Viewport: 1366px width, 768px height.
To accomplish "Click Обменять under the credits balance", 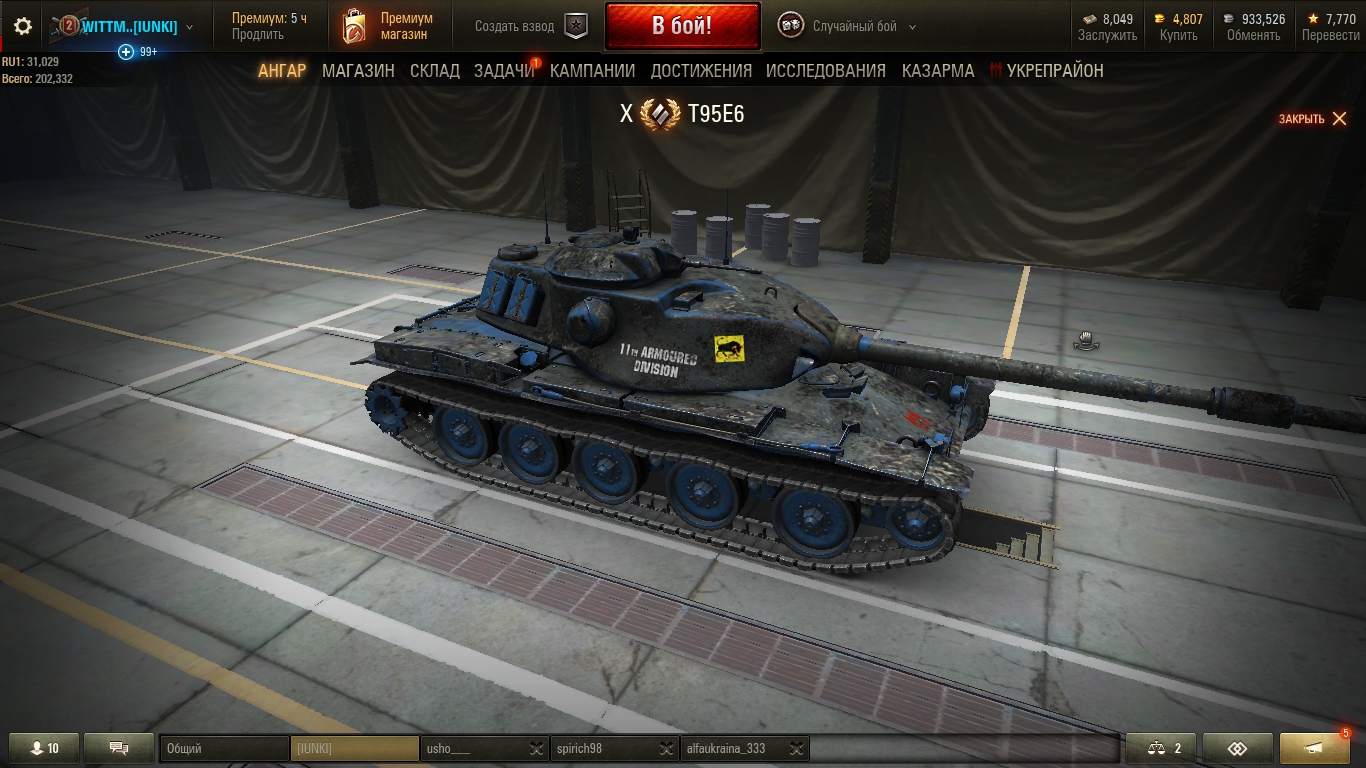I will click(x=1253, y=36).
